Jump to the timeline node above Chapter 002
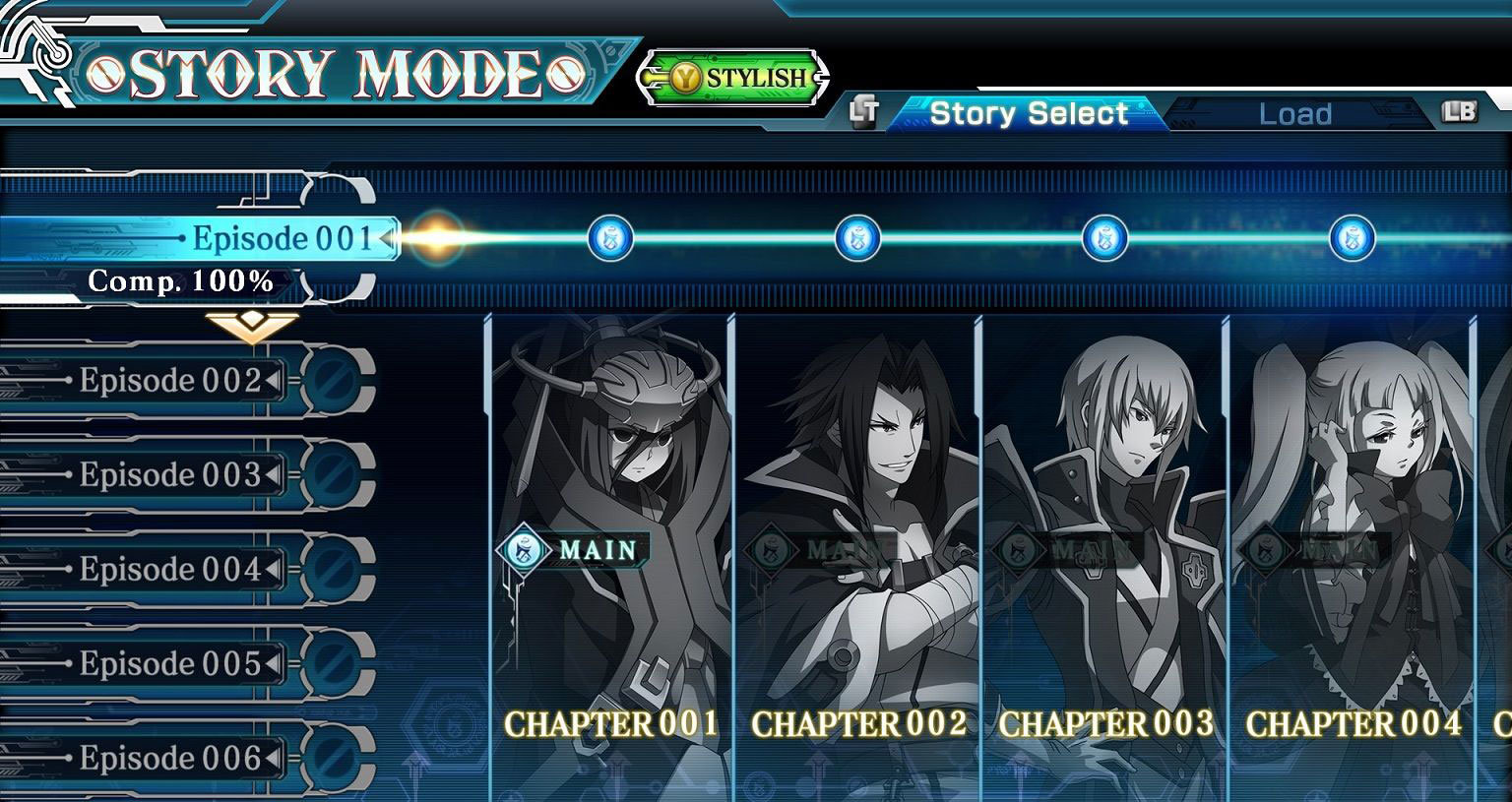The image size is (1512, 802). 857,238
